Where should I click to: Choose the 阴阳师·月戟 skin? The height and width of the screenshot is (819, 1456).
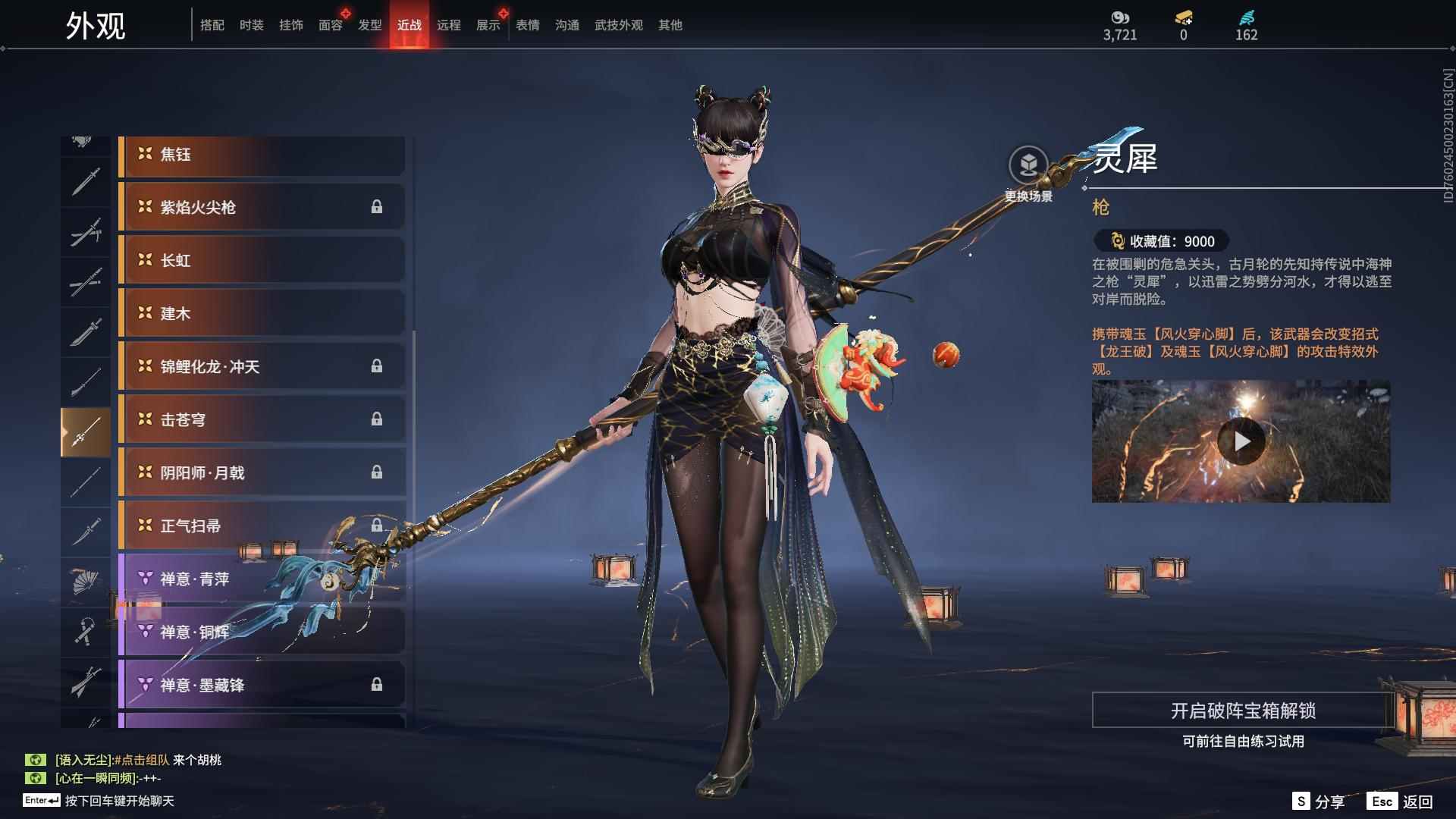click(262, 472)
